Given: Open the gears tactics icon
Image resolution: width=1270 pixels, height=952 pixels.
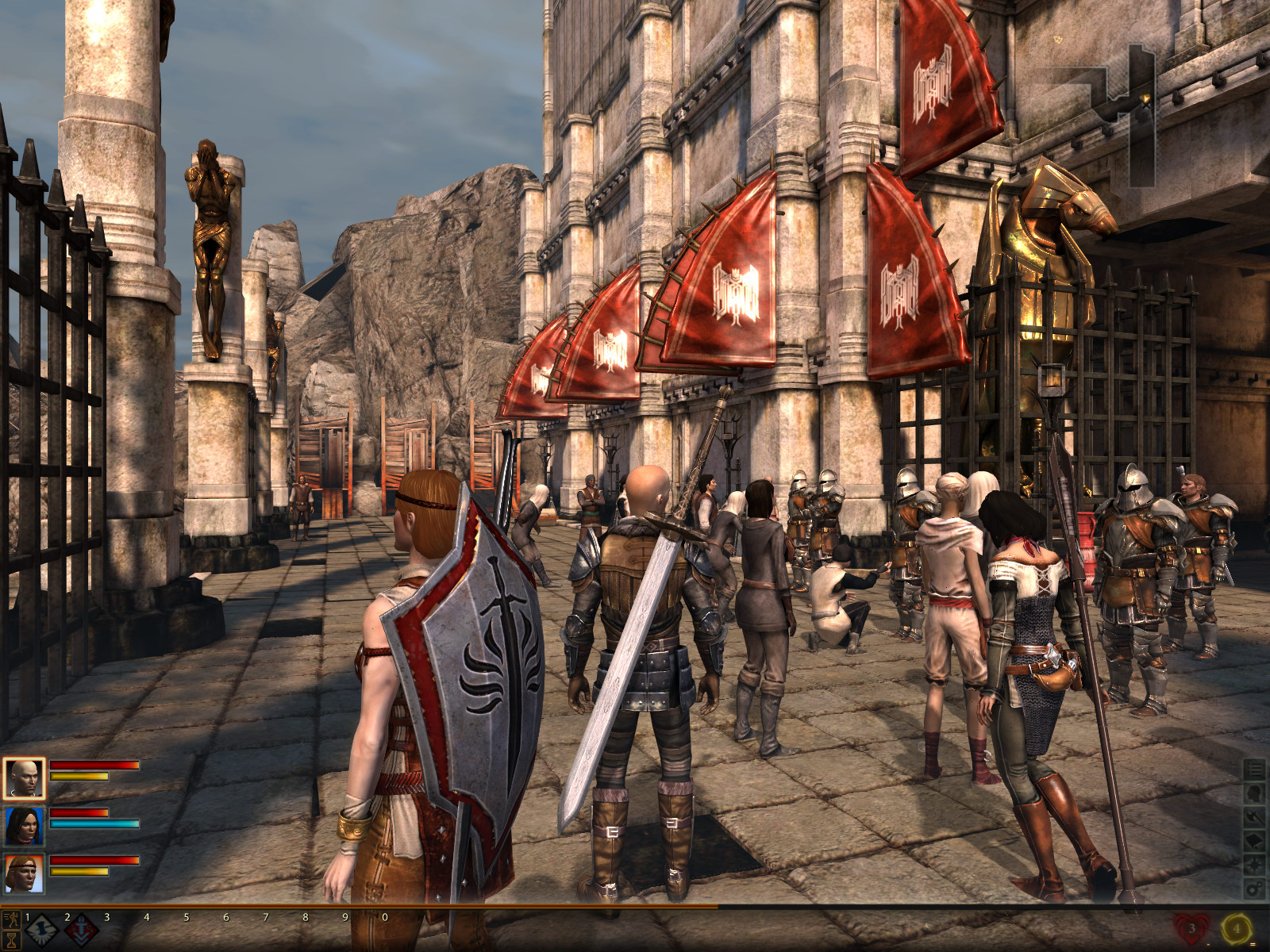Looking at the screenshot, I should click(1254, 889).
